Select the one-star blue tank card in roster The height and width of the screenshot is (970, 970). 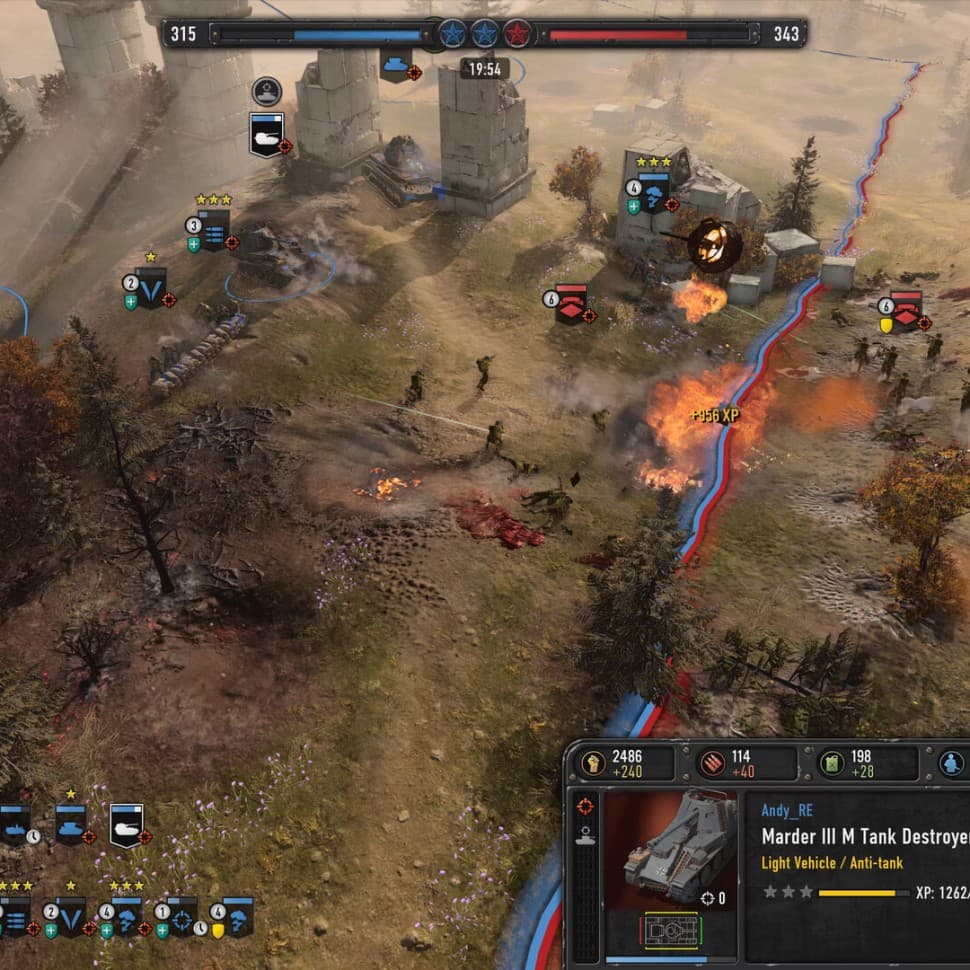[70, 826]
